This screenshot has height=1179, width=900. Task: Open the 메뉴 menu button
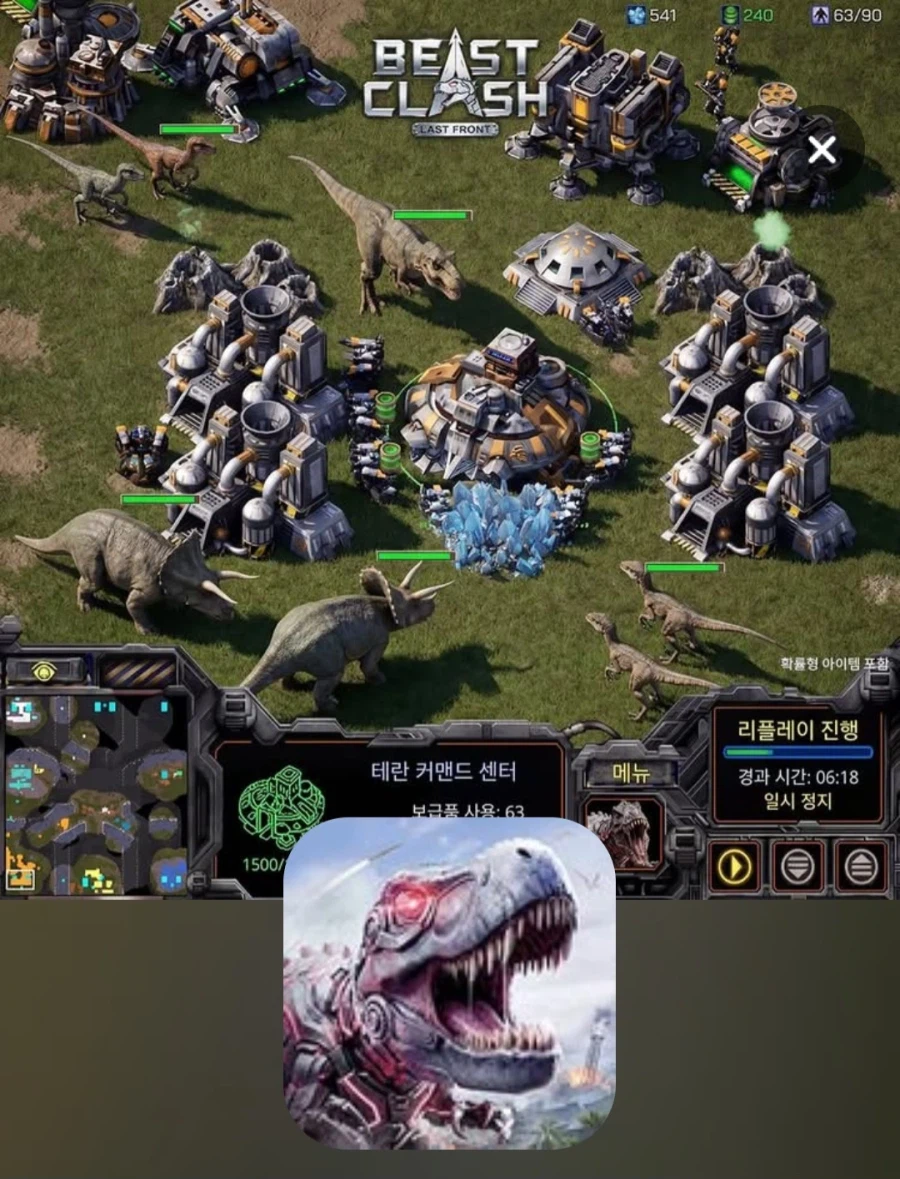click(631, 772)
